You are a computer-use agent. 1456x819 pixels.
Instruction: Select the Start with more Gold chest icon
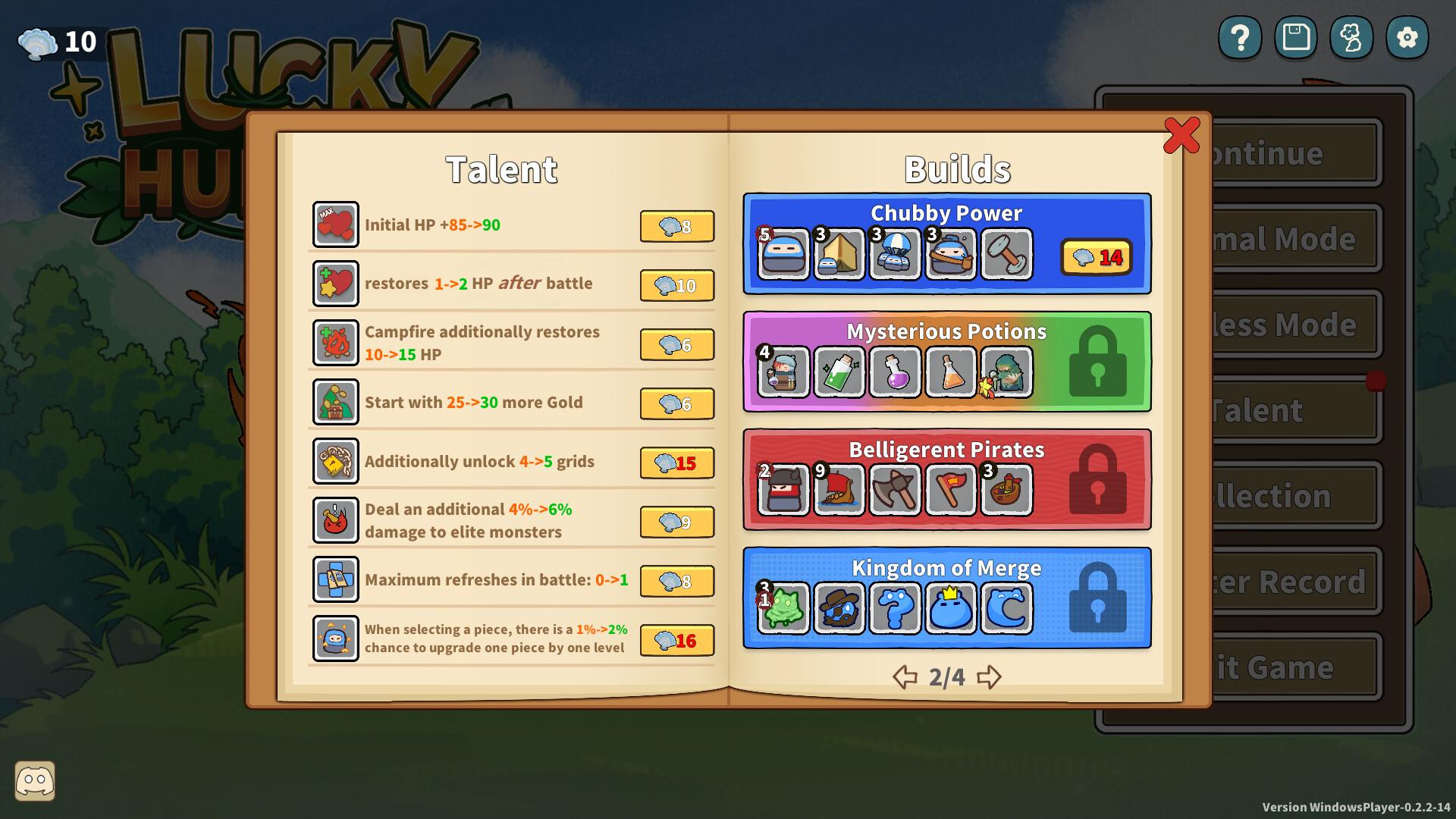[x=335, y=403]
